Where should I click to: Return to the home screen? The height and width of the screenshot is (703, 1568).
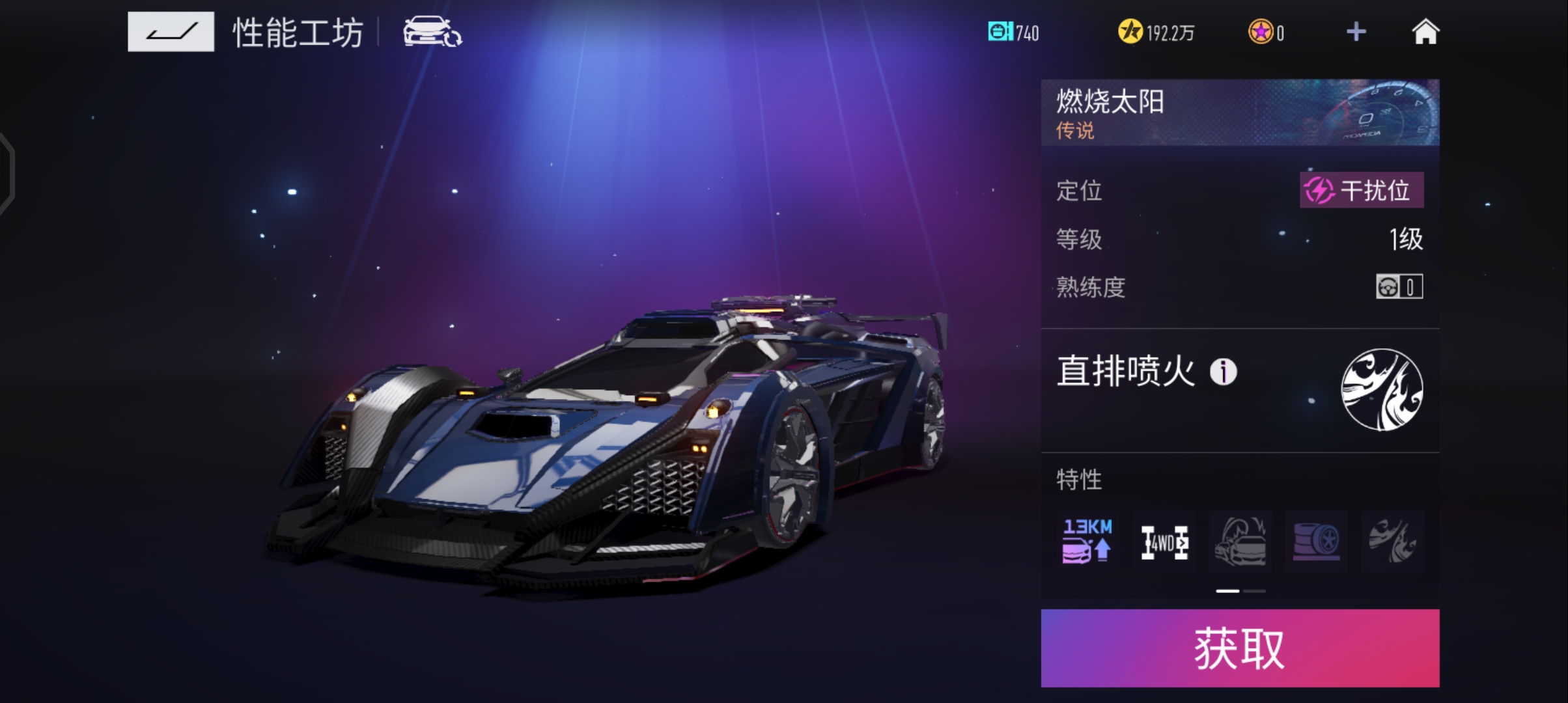(x=1425, y=32)
